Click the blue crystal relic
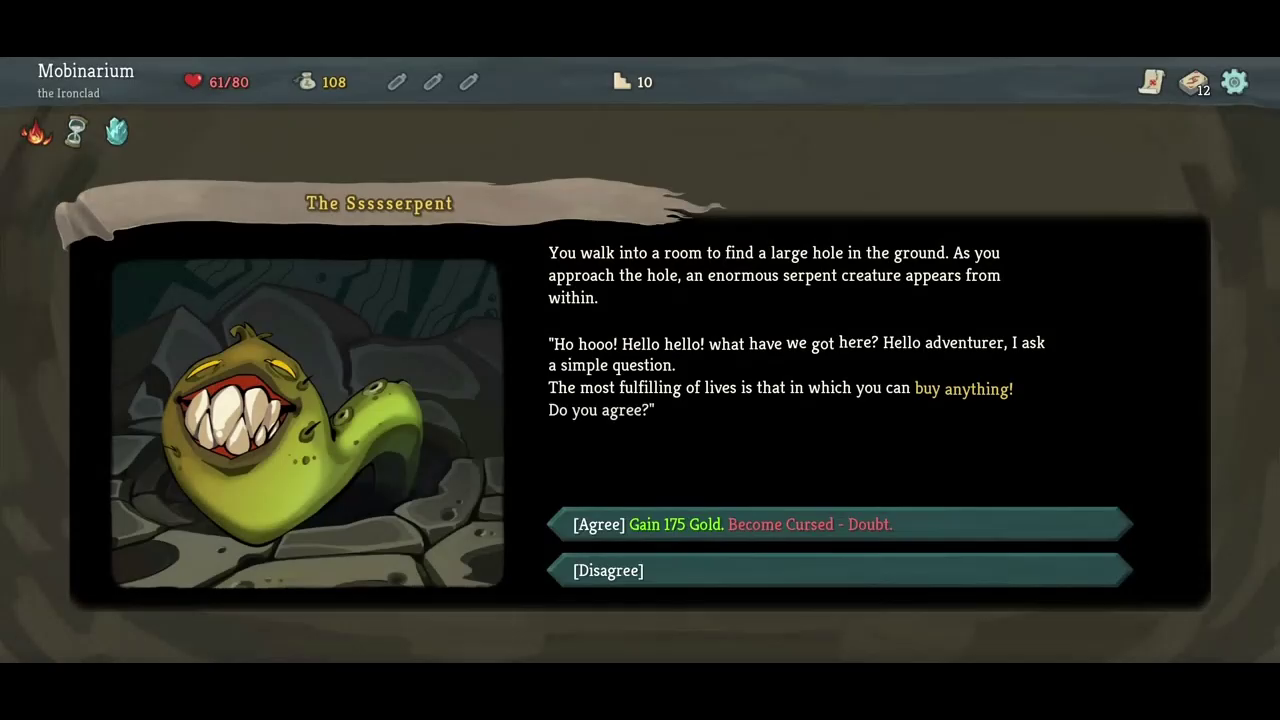This screenshot has height=720, width=1280. pyautogui.click(x=116, y=131)
